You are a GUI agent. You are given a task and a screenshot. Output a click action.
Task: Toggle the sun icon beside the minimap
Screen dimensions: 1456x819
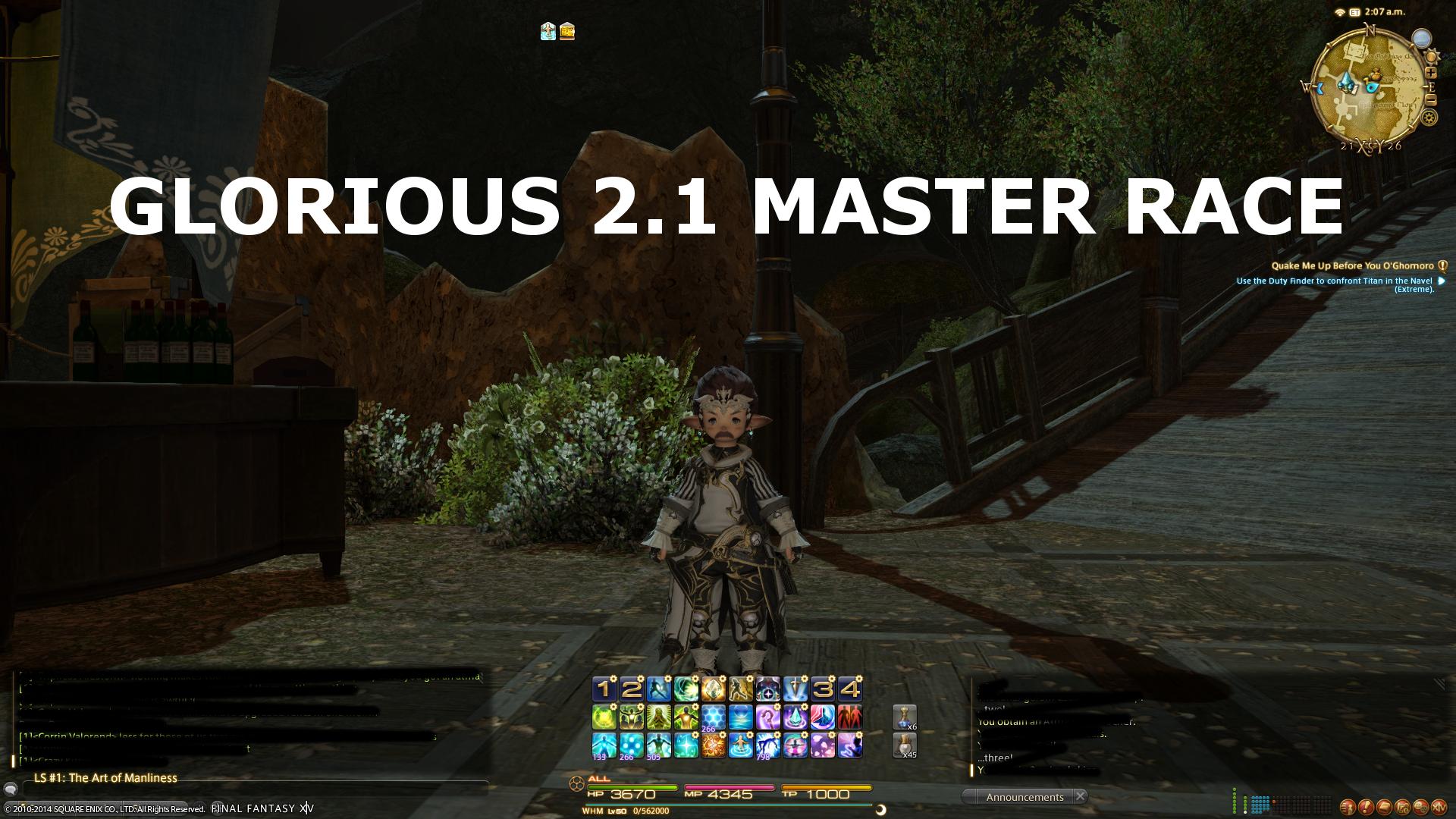tap(1432, 56)
